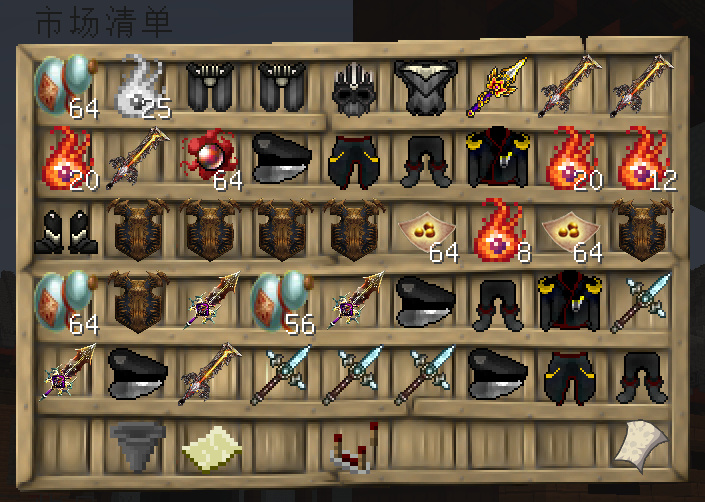Select the shield stack of 56

click(x=280, y=302)
